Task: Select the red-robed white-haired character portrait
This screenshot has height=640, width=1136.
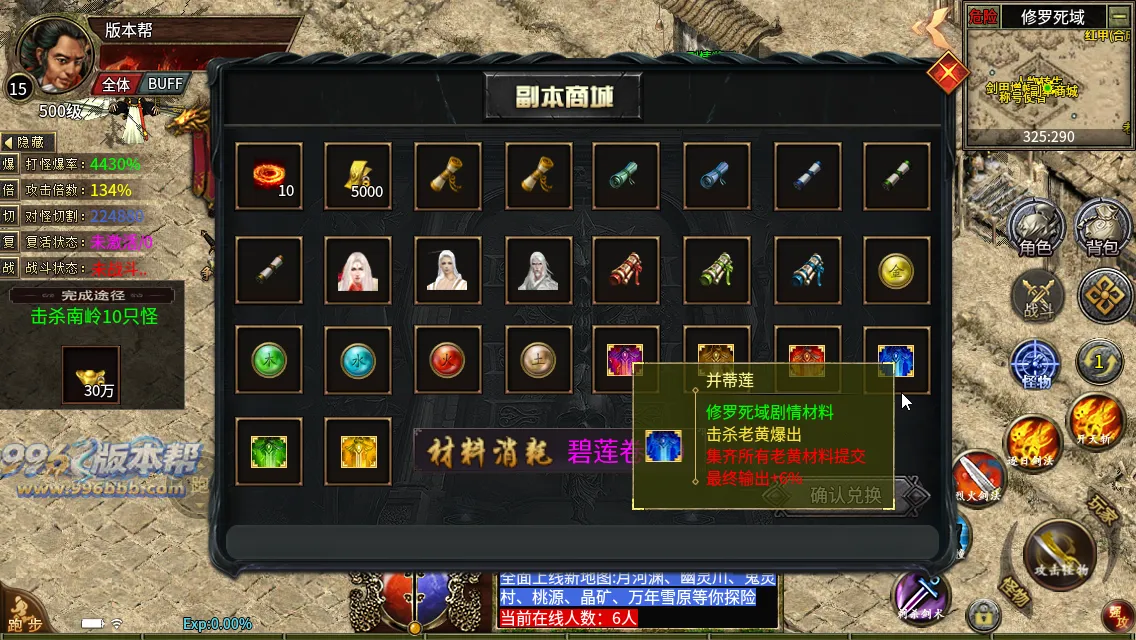Action: tap(358, 269)
